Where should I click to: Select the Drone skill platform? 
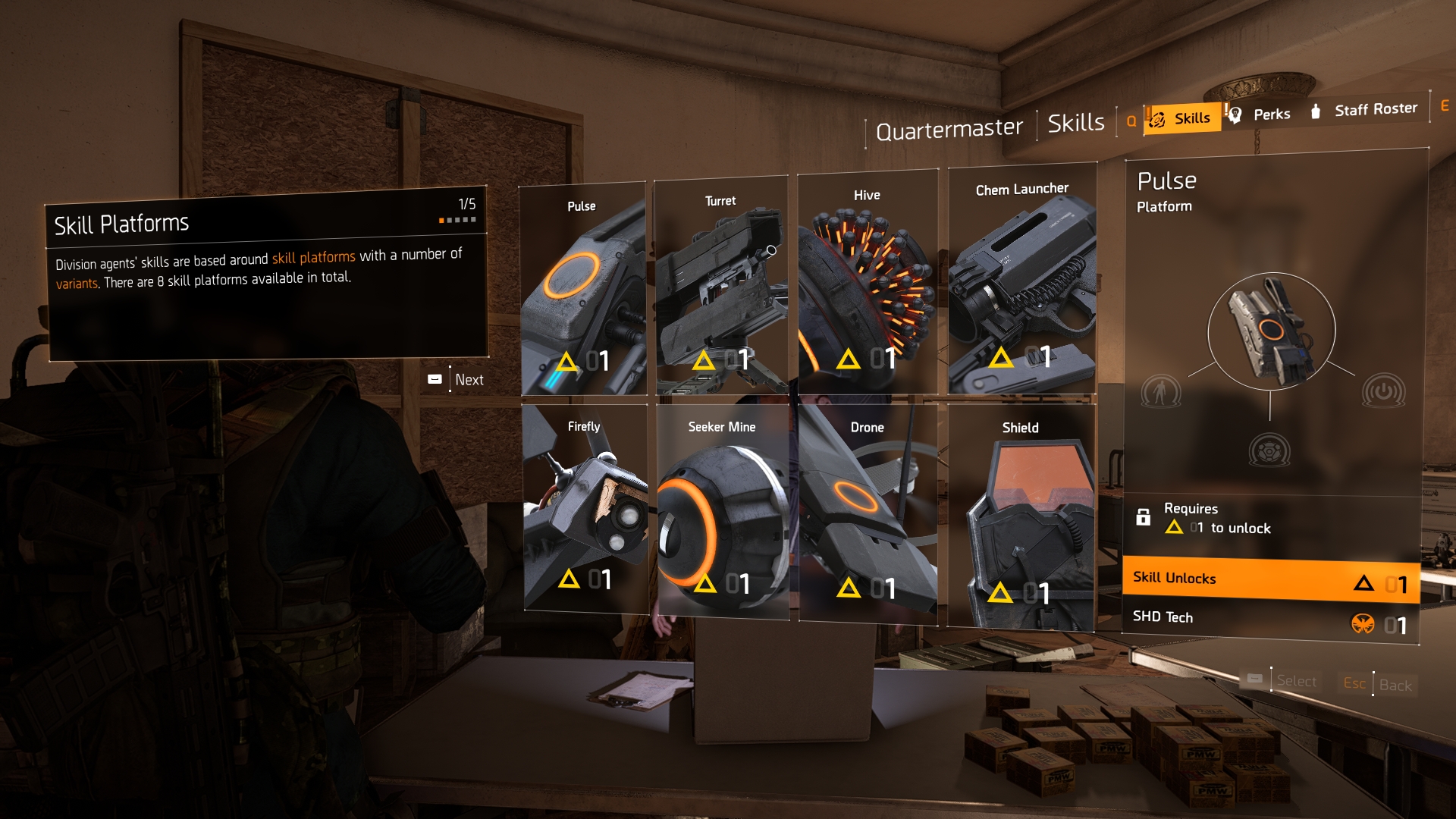pyautogui.click(x=868, y=513)
